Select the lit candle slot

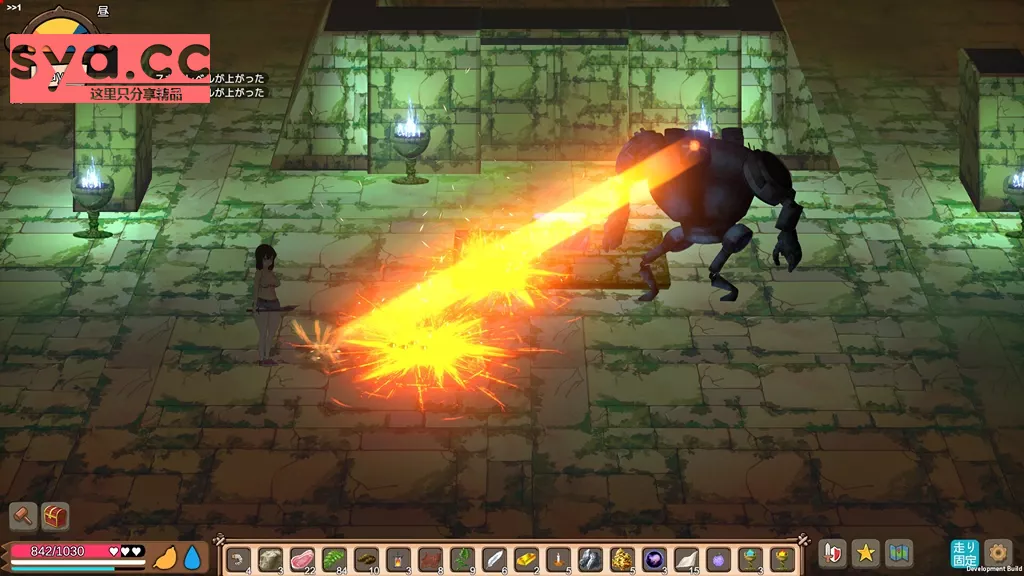(x=559, y=559)
